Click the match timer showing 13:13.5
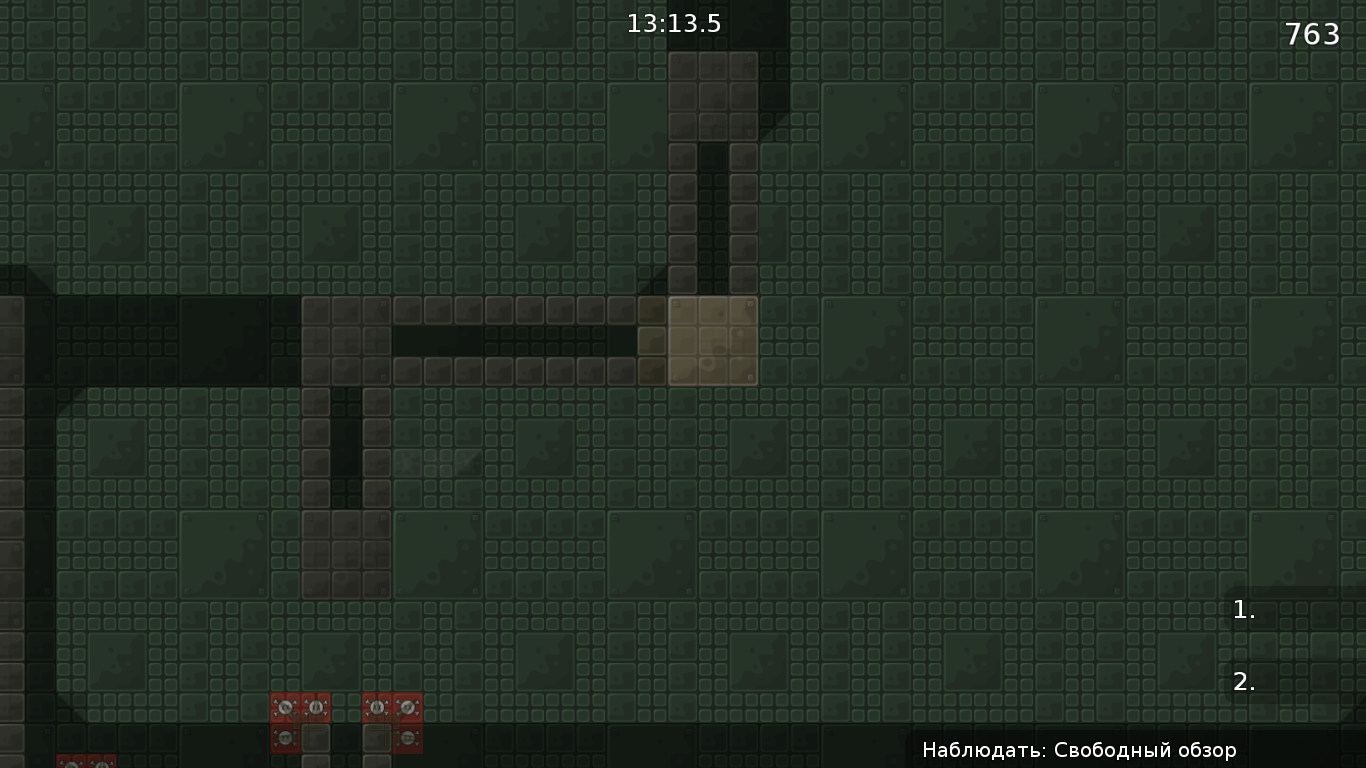 (673, 23)
